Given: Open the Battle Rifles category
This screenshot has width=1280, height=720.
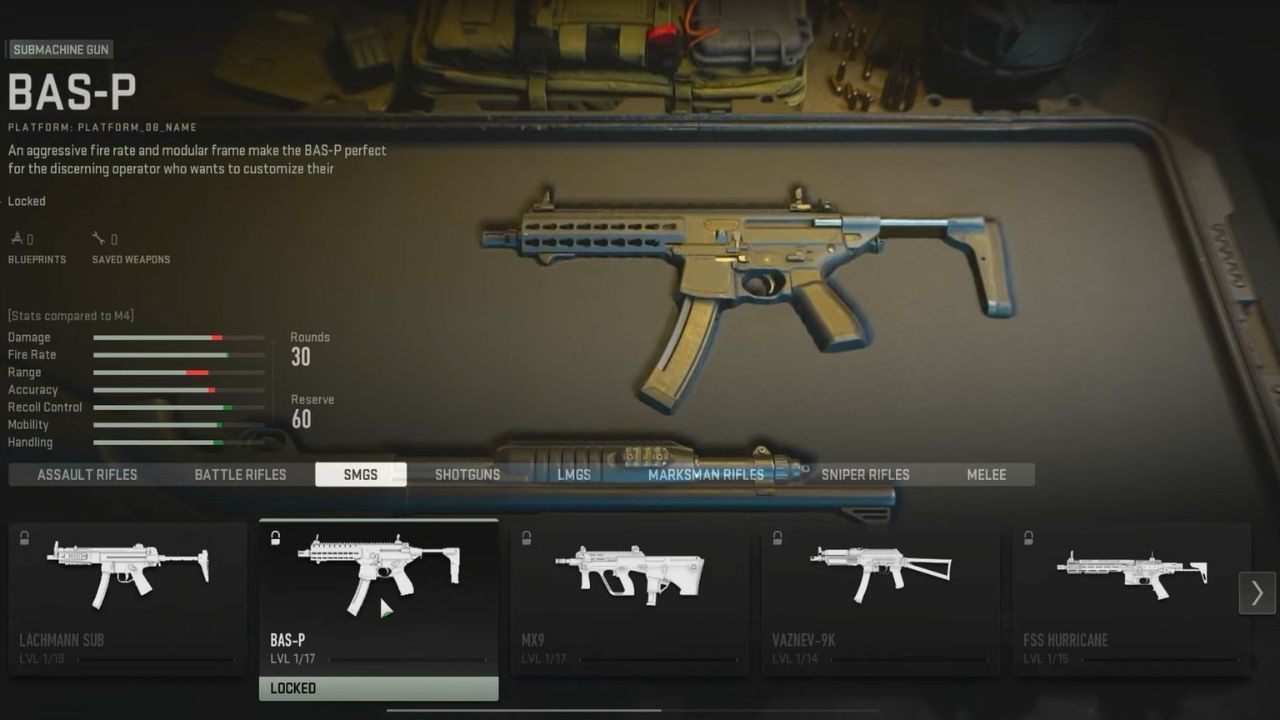Looking at the screenshot, I should [240, 474].
